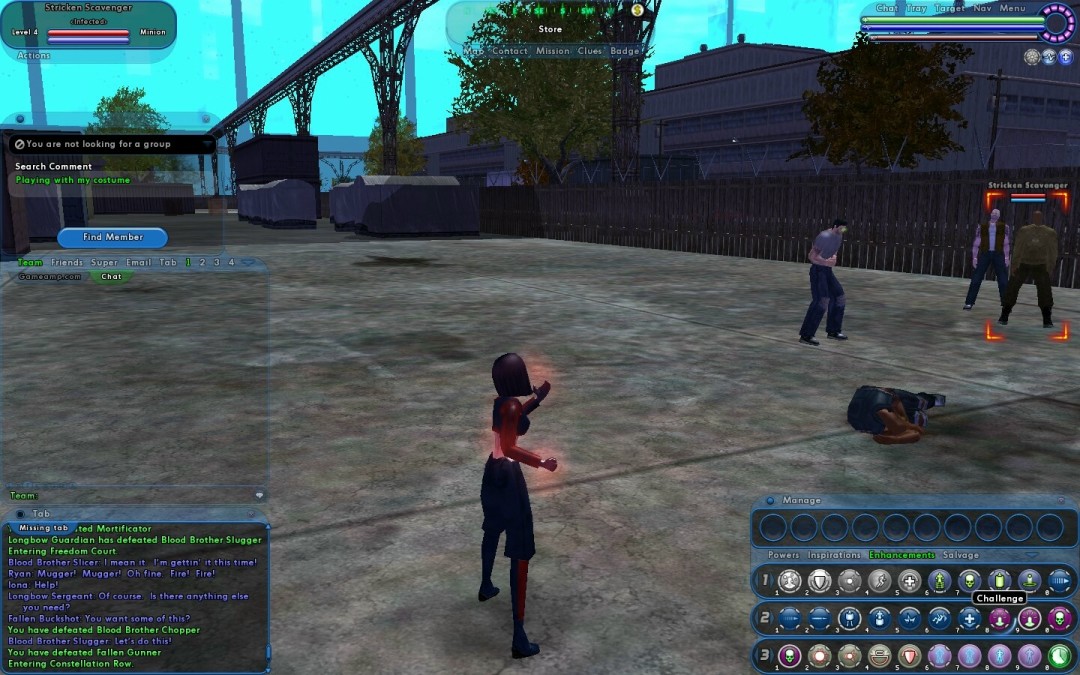The image size is (1080, 675).
Task: Select the Enhancements tab
Action: pos(901,555)
